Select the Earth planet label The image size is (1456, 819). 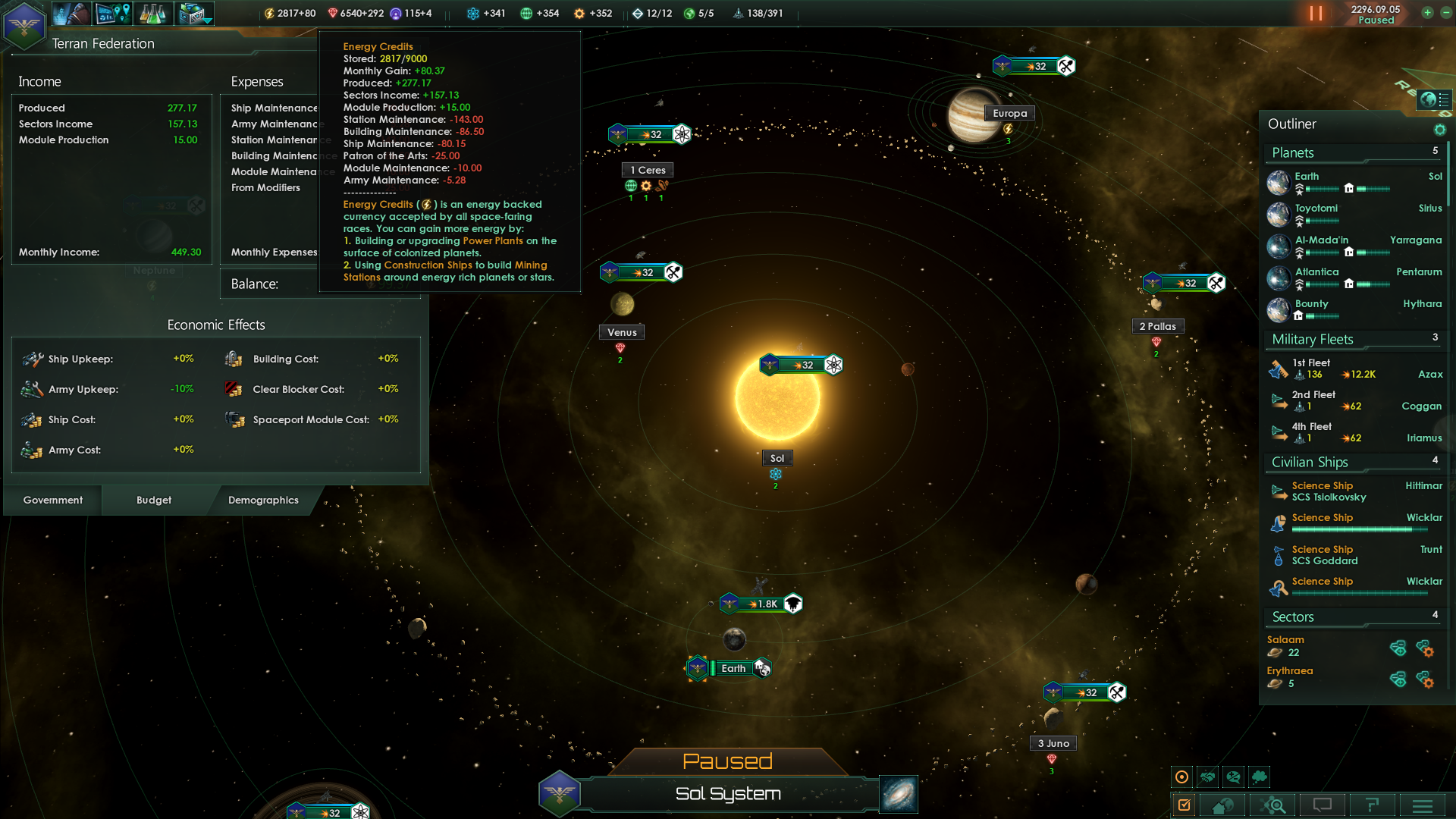pyautogui.click(x=733, y=669)
